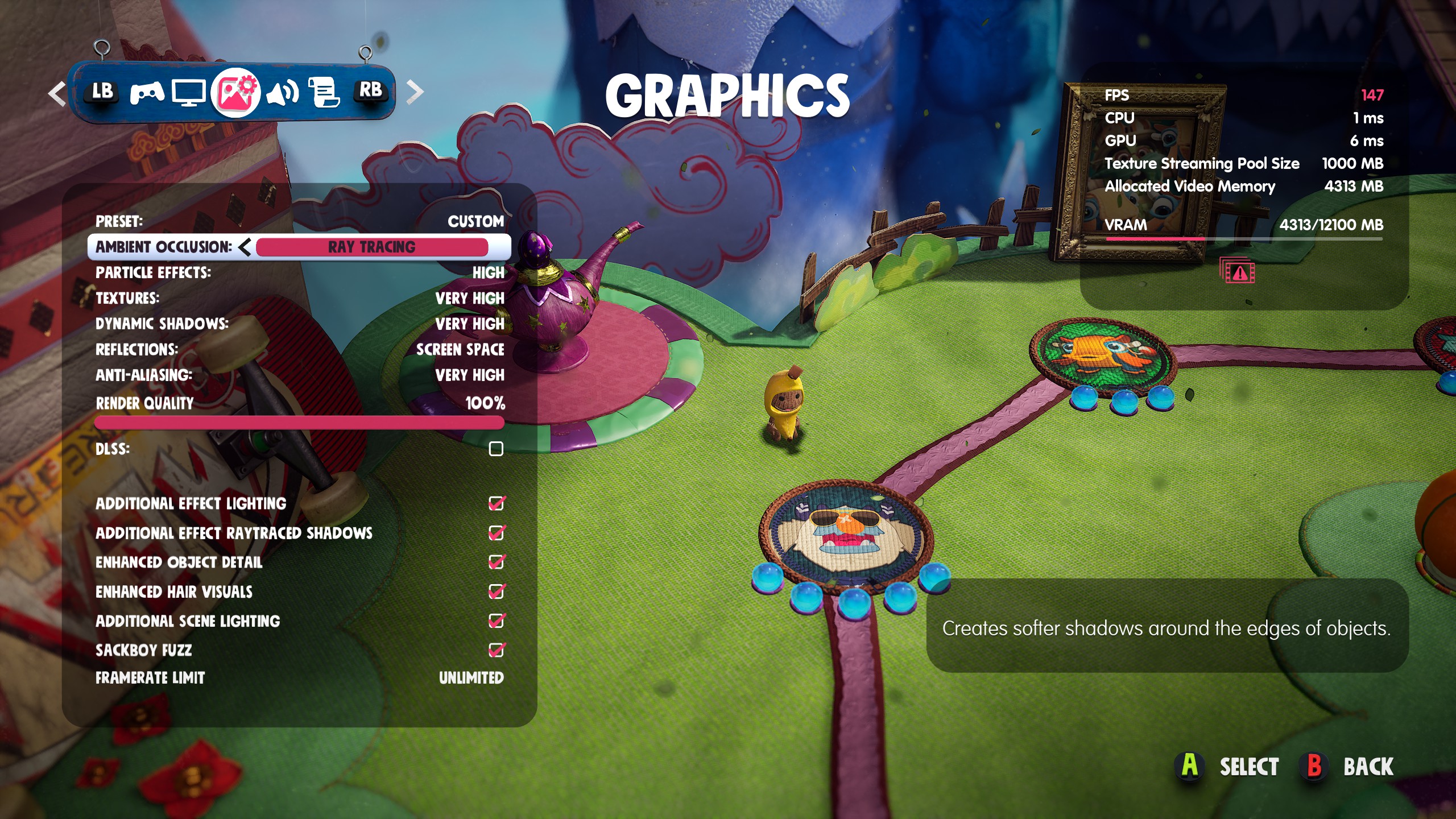Click the right arrow beside the tab bar

pos(416,92)
